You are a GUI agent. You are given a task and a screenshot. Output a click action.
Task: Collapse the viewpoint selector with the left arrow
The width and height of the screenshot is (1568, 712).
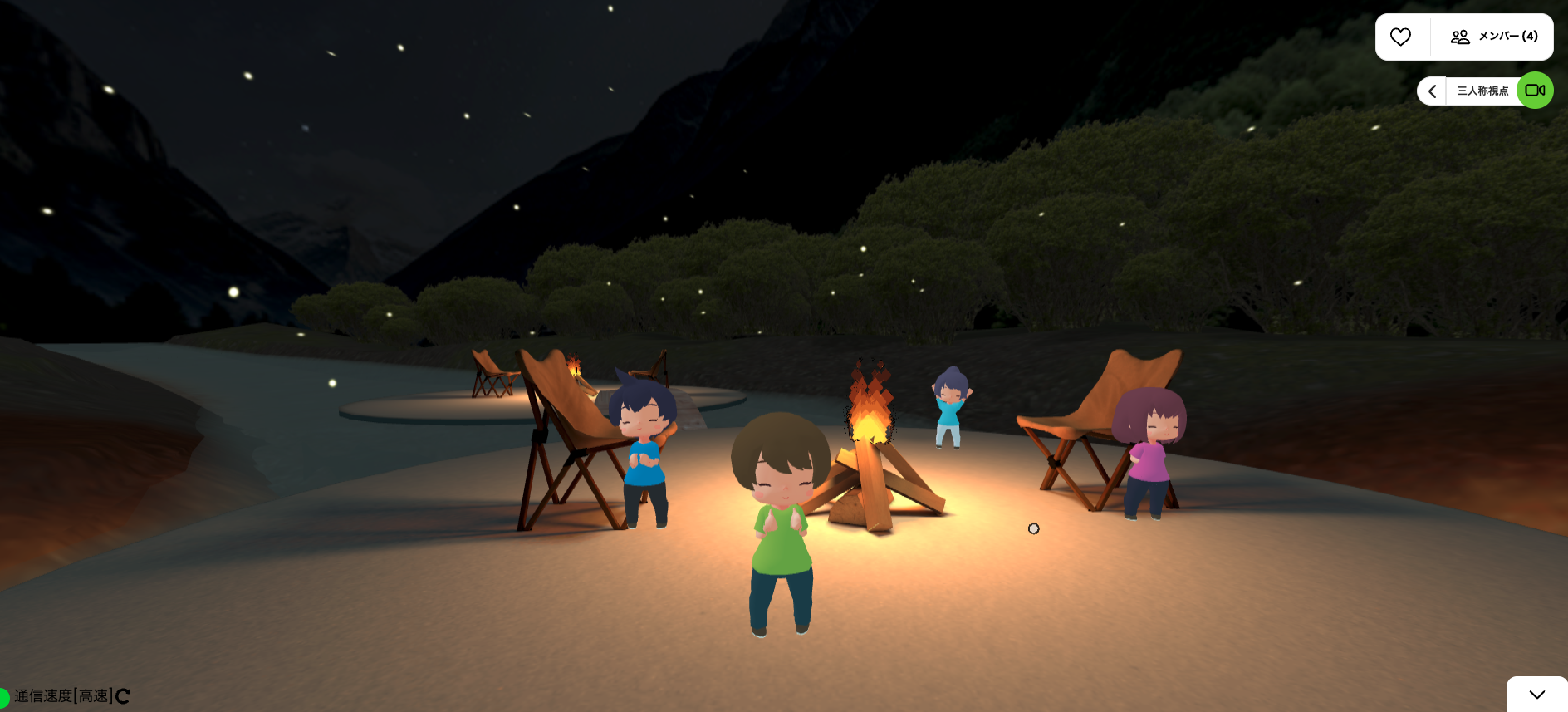pyautogui.click(x=1432, y=91)
